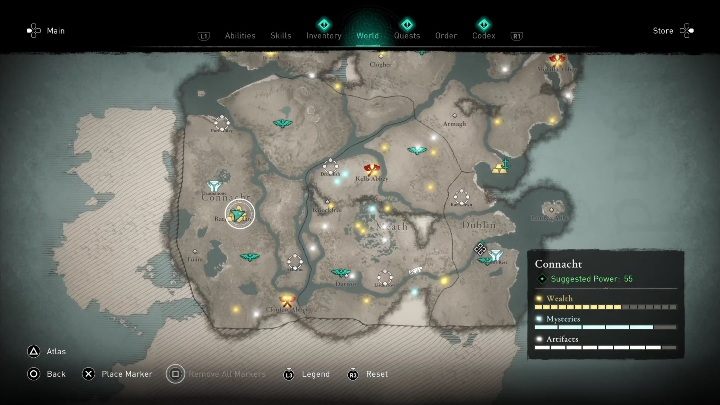Open the Skills tab
720x405 pixels.
tap(281, 35)
